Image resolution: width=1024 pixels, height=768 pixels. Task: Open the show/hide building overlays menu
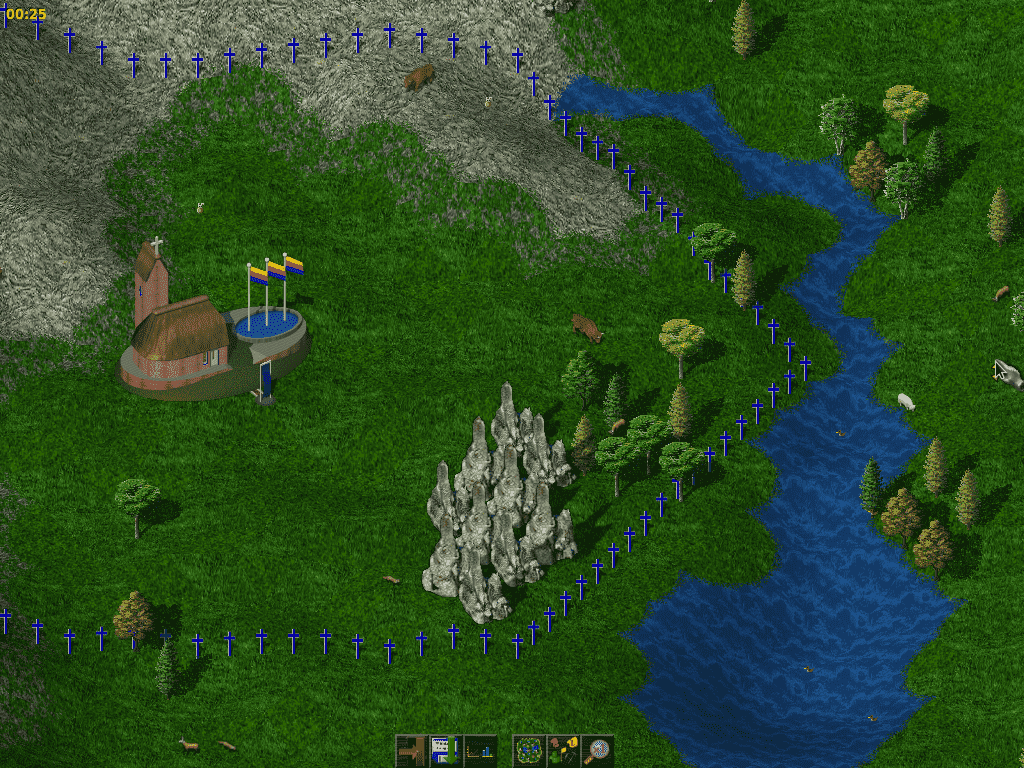(x=563, y=750)
